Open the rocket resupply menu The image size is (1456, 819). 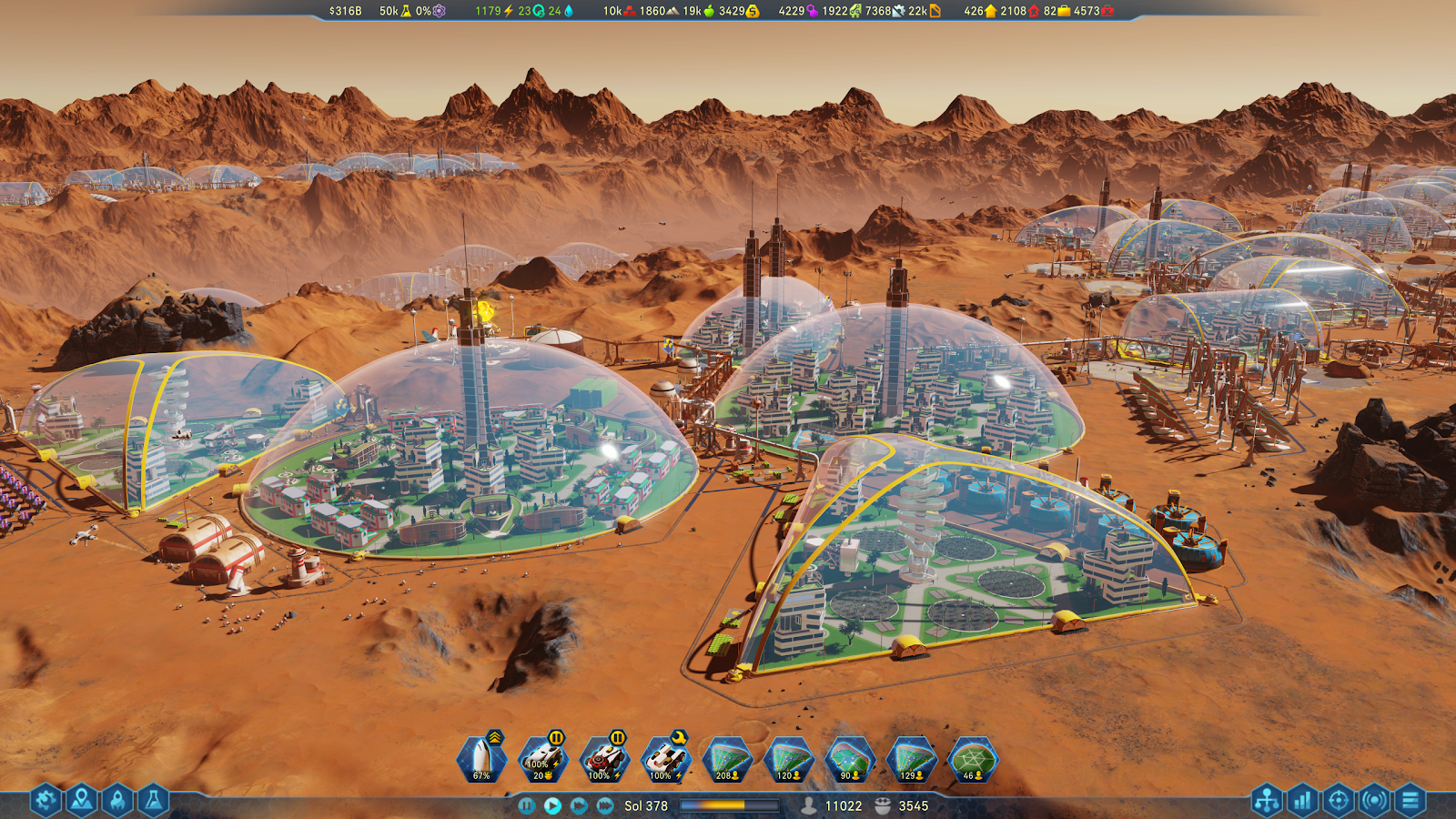tap(117, 800)
